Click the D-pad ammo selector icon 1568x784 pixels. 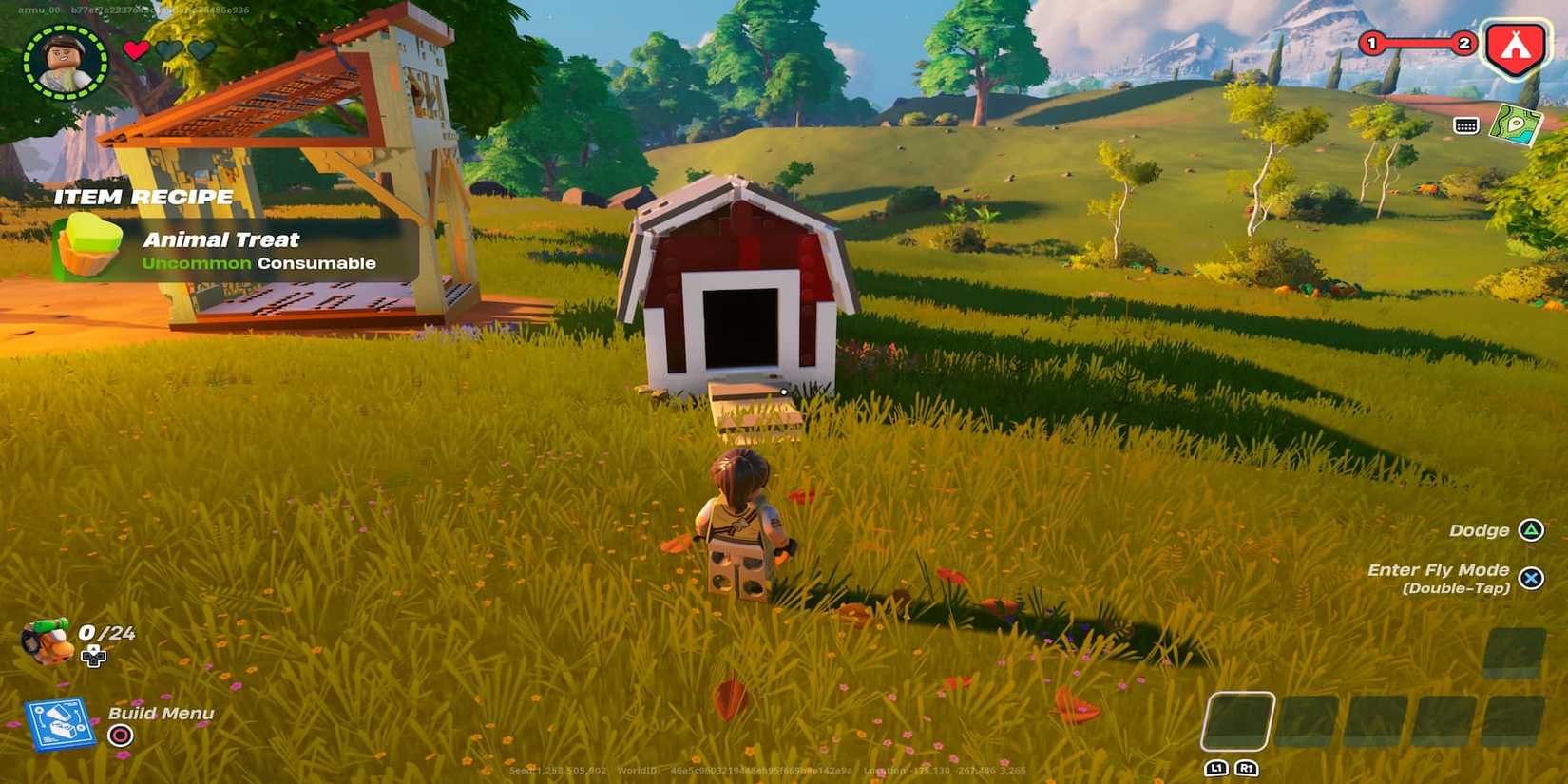(94, 657)
